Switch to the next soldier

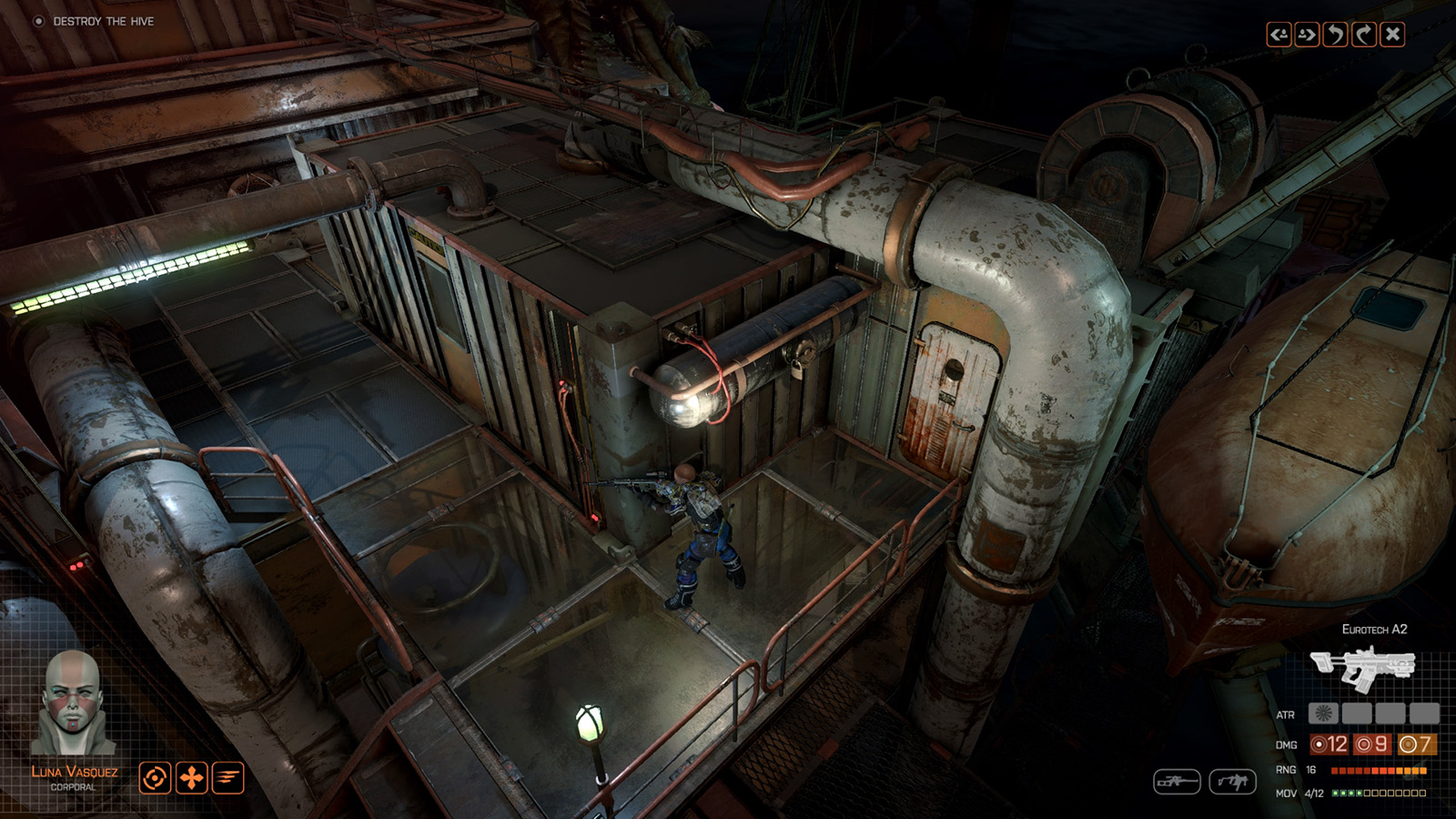[x=1307, y=35]
